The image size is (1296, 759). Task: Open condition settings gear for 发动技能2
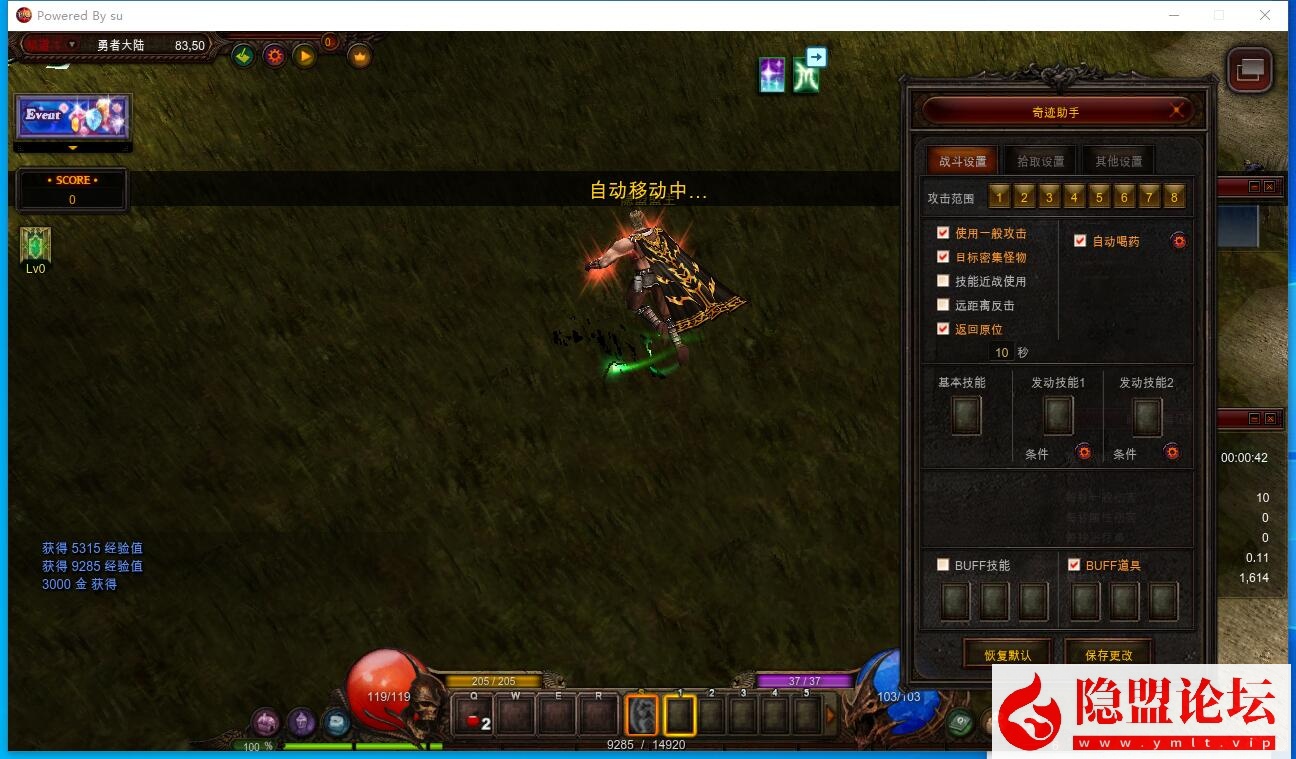pyautogui.click(x=1171, y=453)
